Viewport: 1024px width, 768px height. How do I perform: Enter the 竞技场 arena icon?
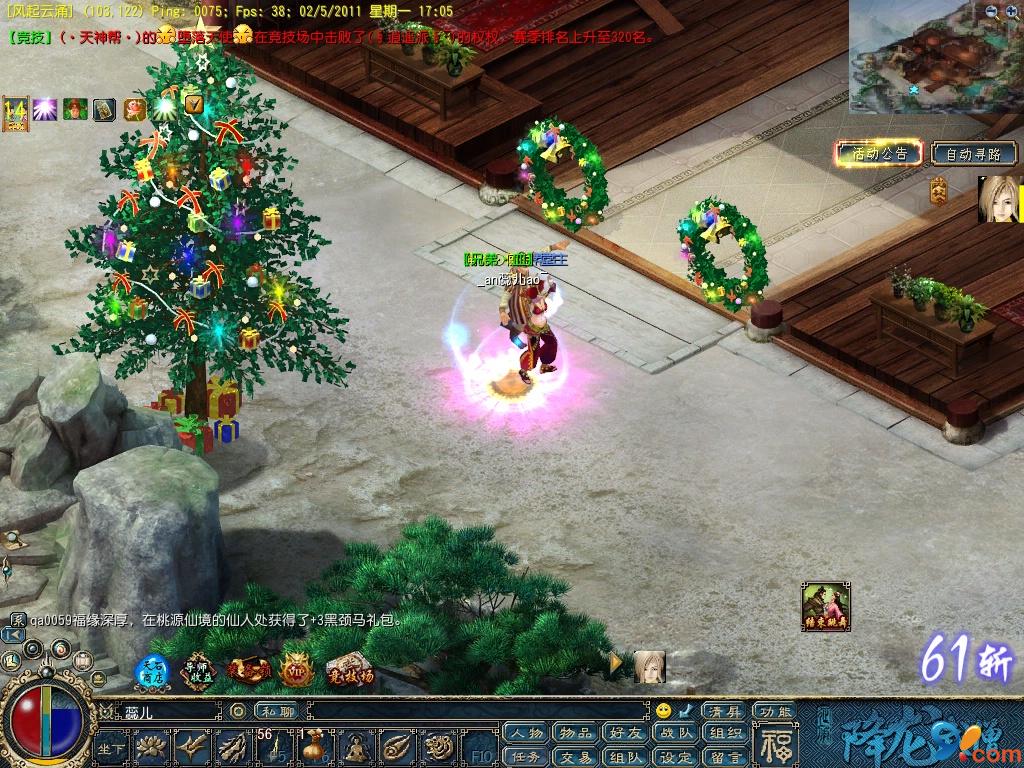coord(350,670)
